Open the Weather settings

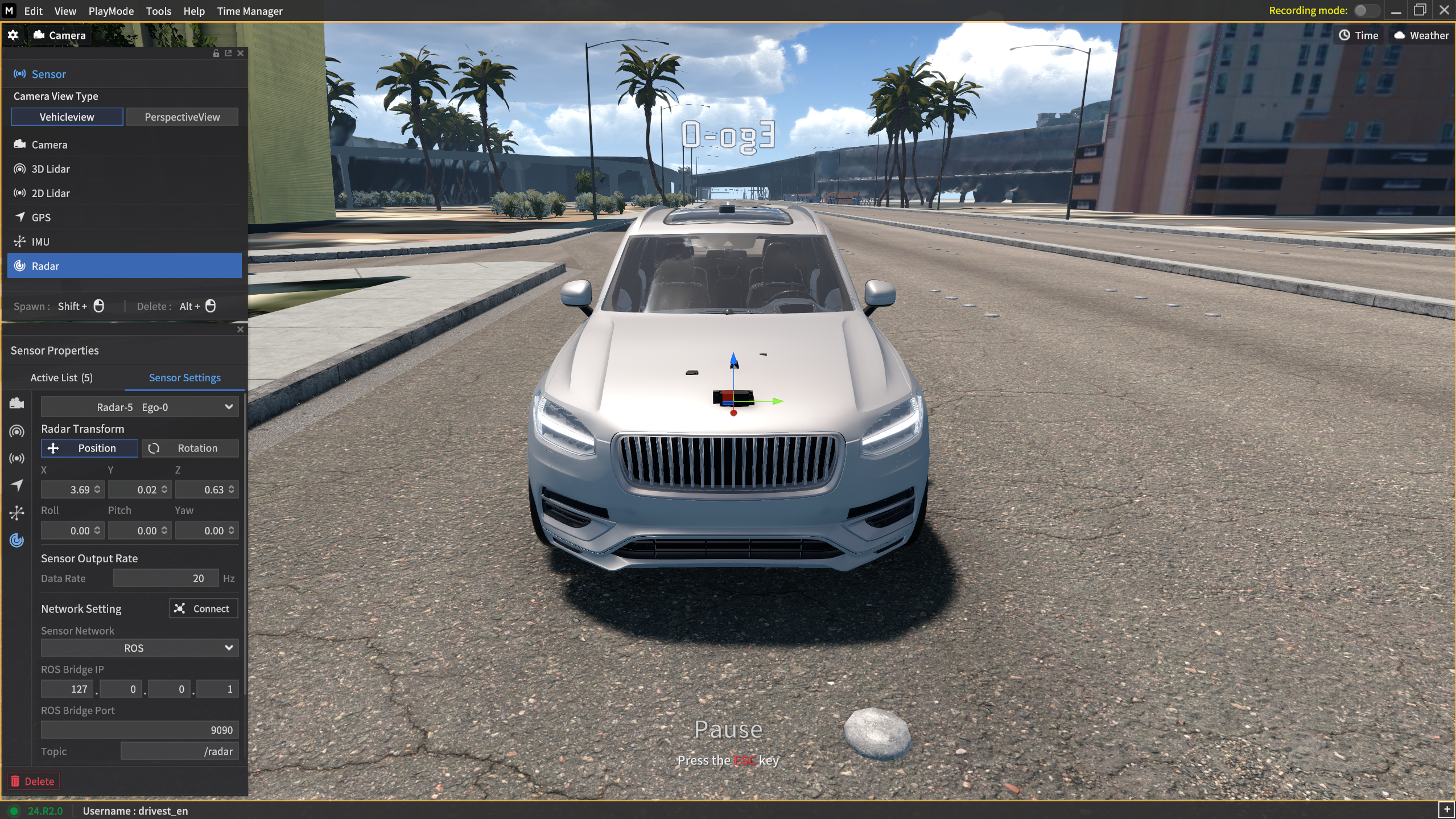1421,35
